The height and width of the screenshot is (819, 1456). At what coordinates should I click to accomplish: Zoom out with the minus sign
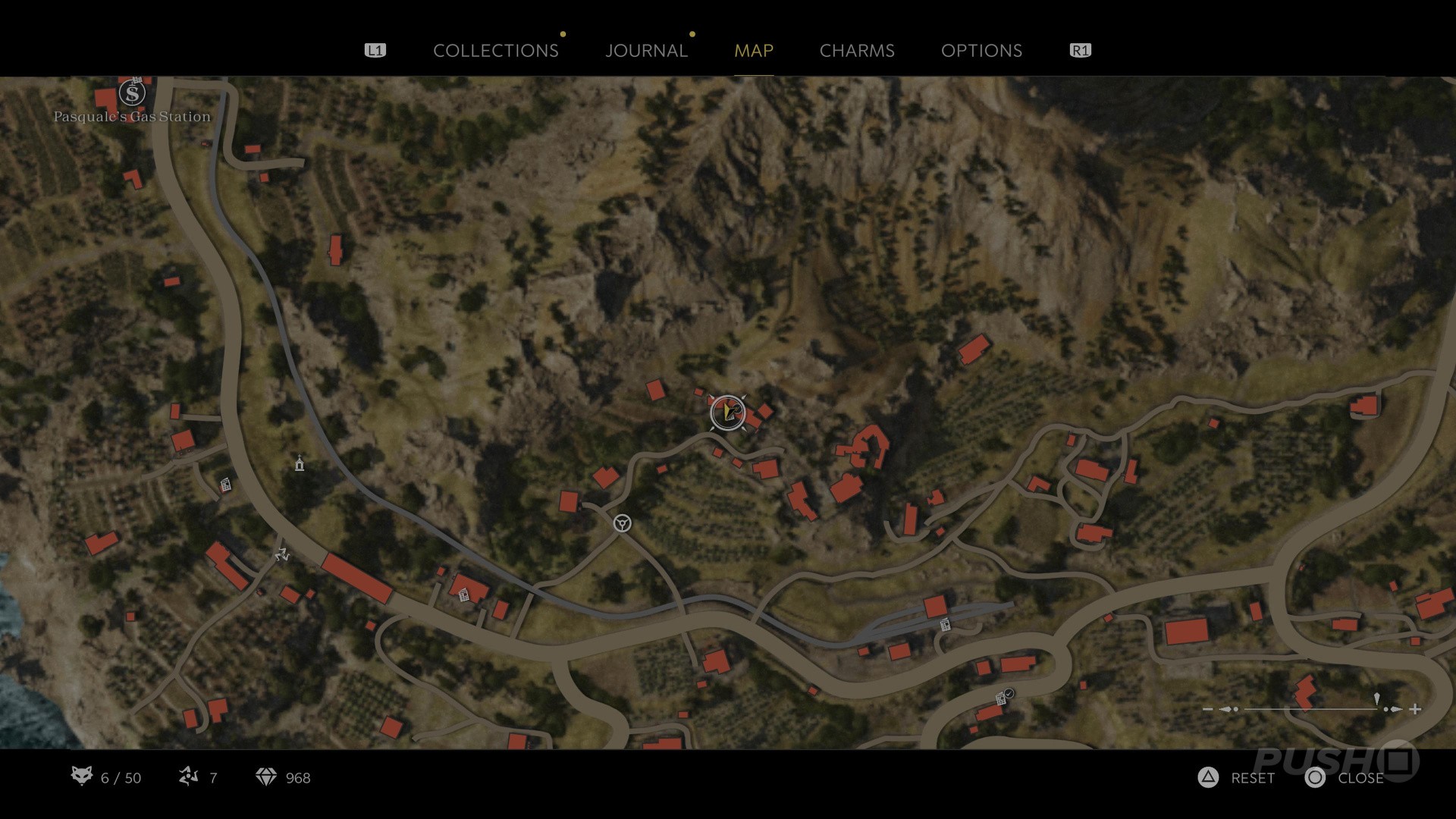1208,709
